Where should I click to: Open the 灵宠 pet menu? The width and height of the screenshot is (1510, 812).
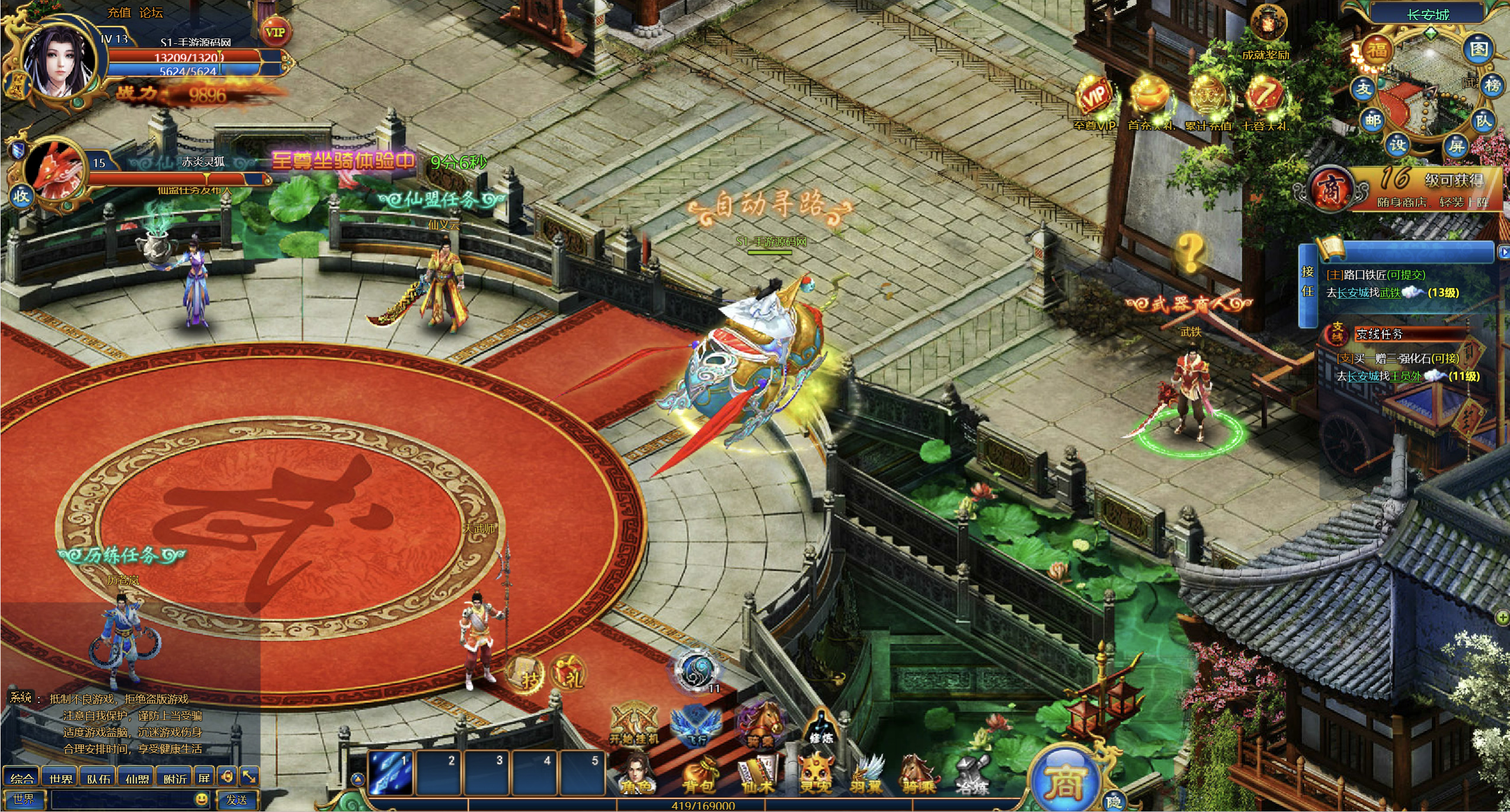[815, 775]
